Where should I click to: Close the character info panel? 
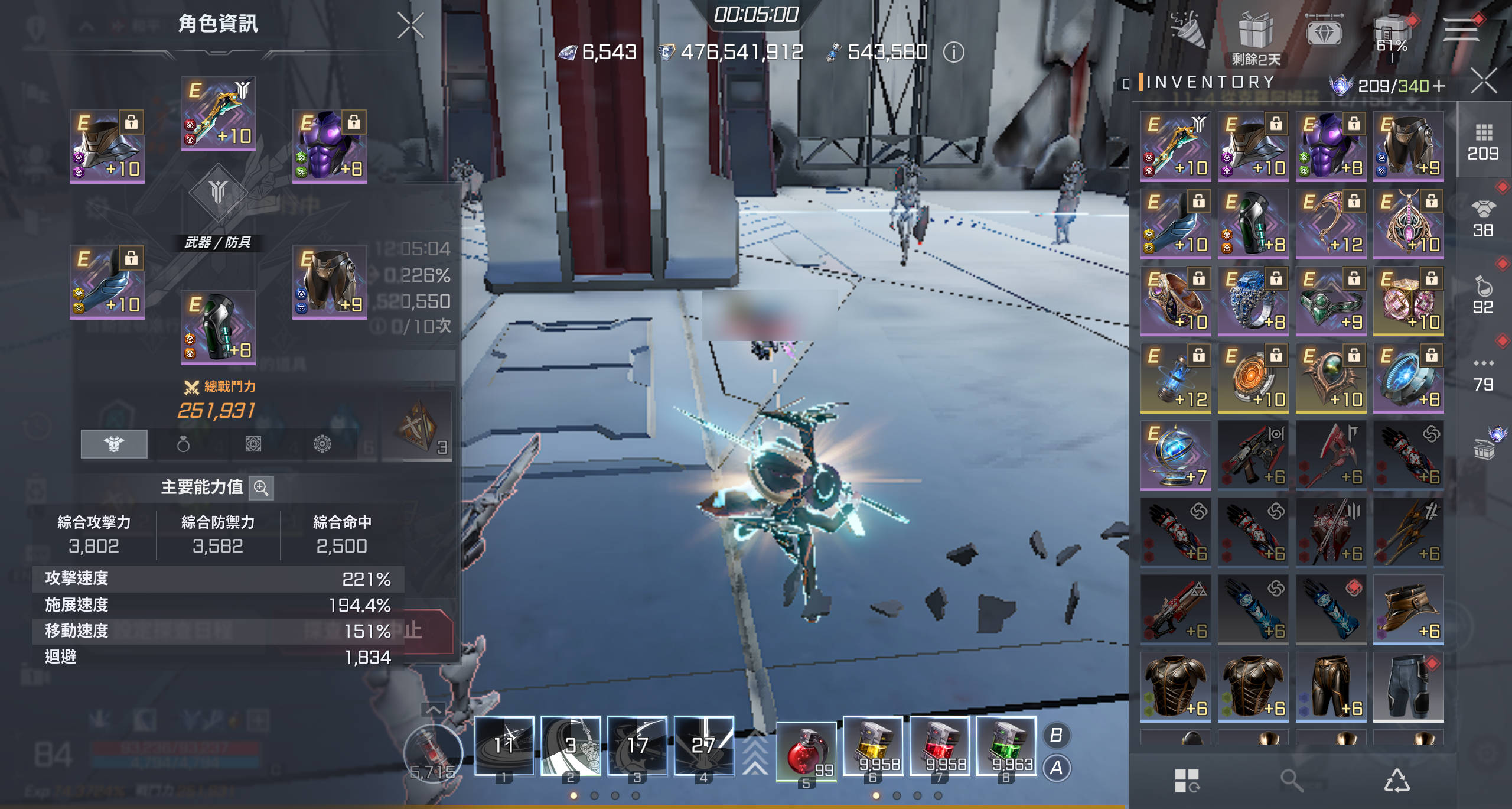pos(410,25)
